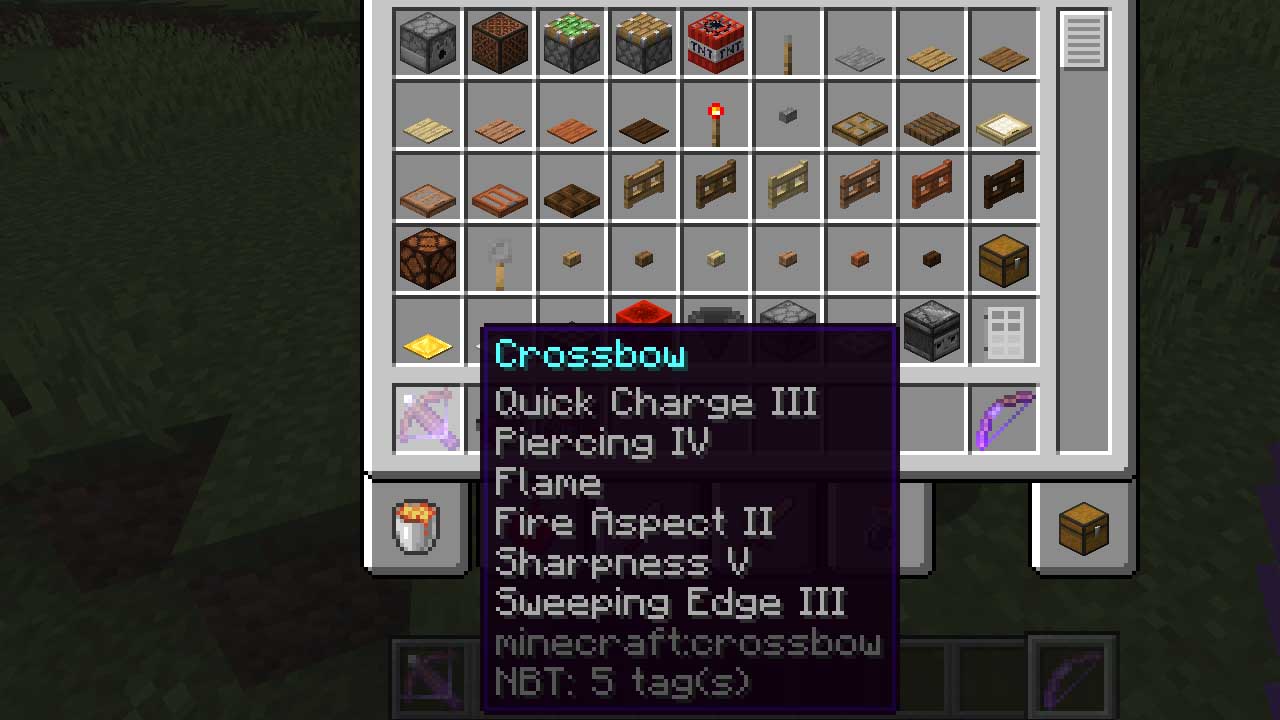The image size is (1280, 720).
Task: Grab the Chest block
Action: (1003, 258)
